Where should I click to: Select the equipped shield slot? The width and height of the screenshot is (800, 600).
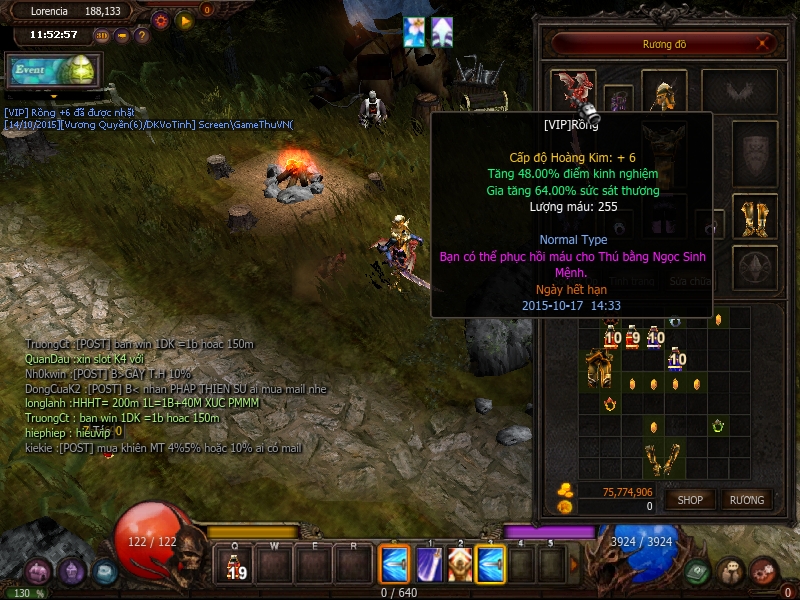[x=755, y=153]
